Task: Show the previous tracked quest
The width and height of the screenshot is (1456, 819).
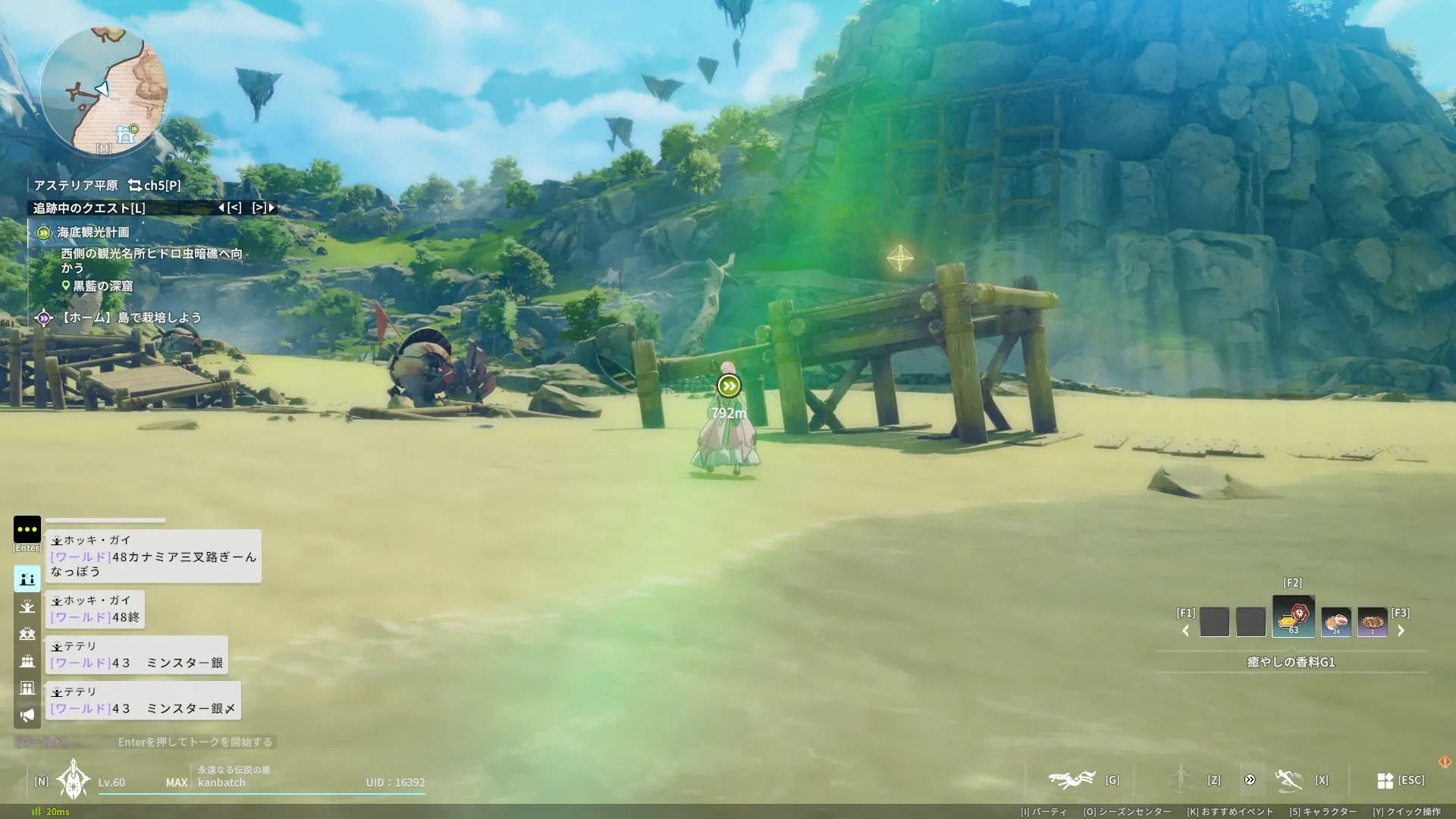Action: coord(230,208)
